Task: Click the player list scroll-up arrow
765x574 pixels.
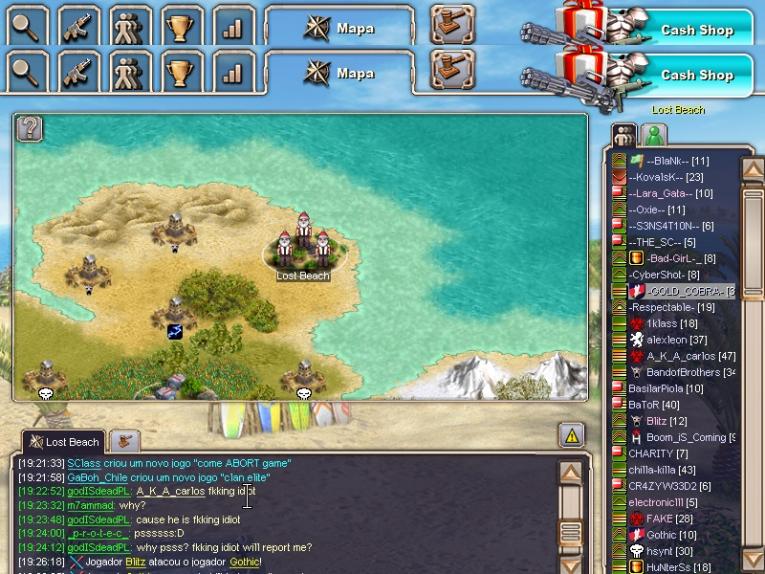Action: (752, 169)
